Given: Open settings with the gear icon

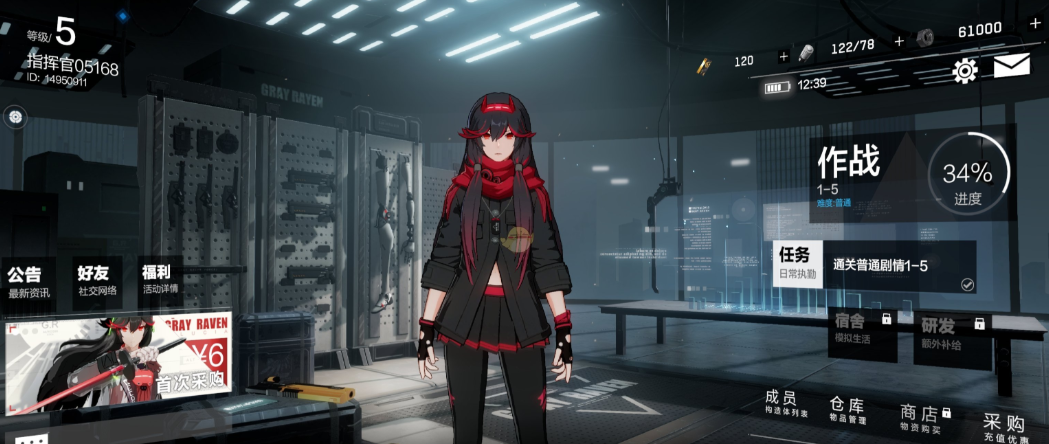Looking at the screenshot, I should tap(965, 70).
